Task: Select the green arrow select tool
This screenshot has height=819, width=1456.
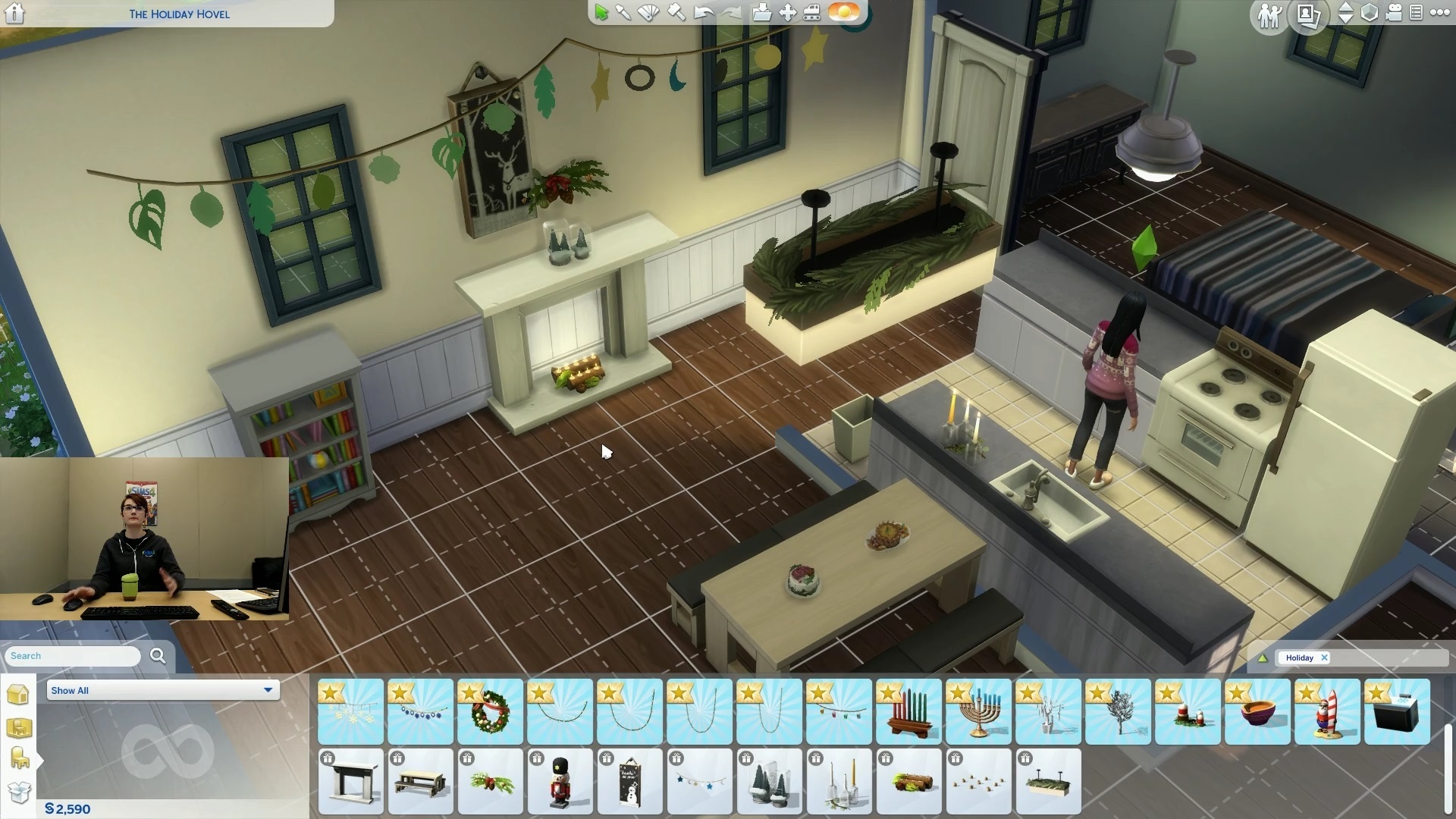Action: point(601,13)
